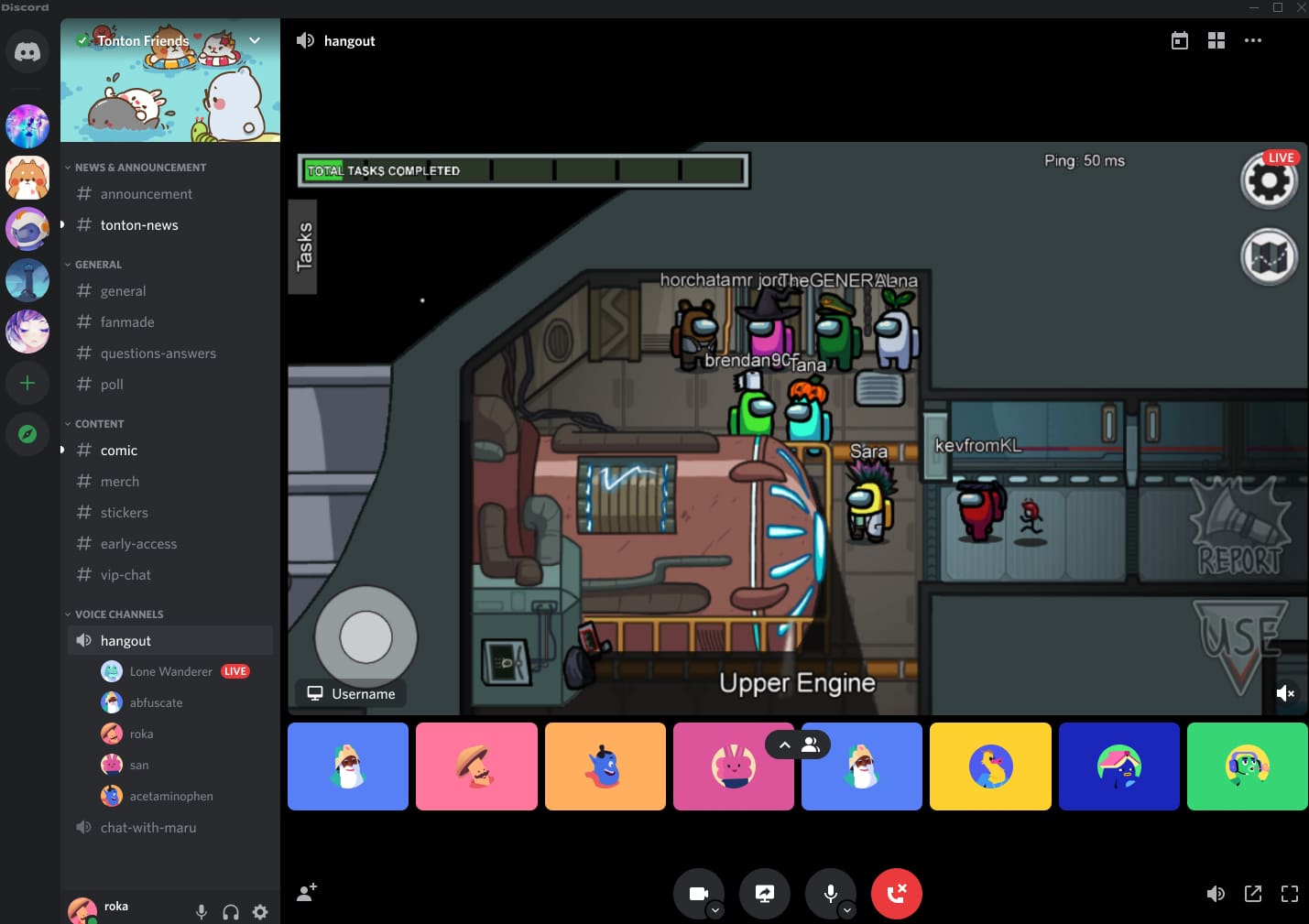Open Explore Public Servers compass icon
1309x924 pixels.
pyautogui.click(x=27, y=434)
